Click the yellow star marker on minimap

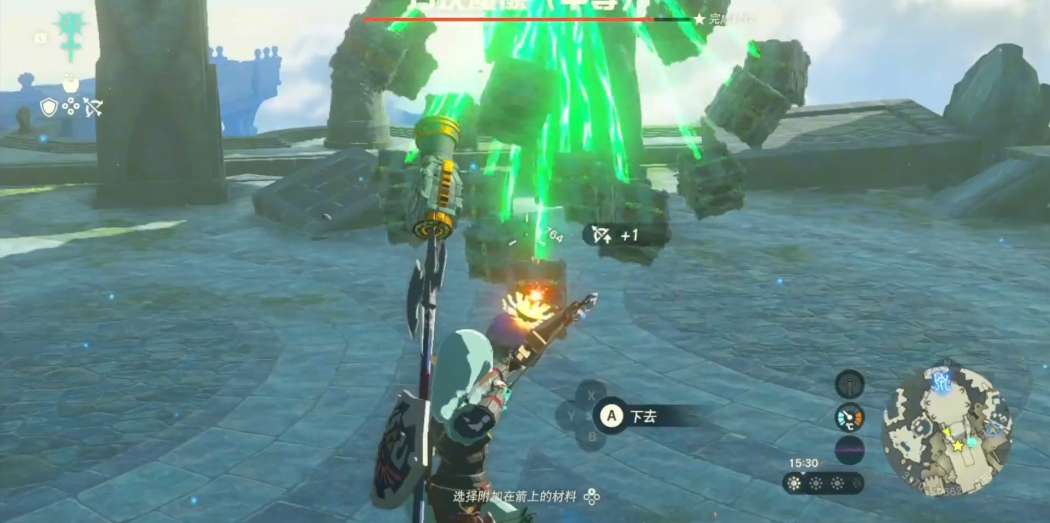pyautogui.click(x=958, y=445)
